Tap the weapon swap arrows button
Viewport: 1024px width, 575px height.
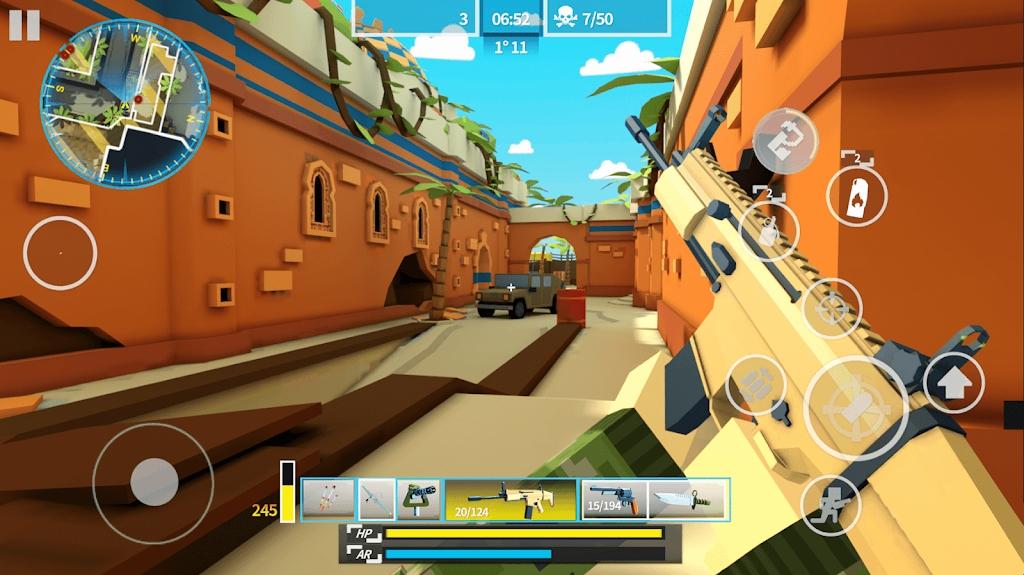785,140
